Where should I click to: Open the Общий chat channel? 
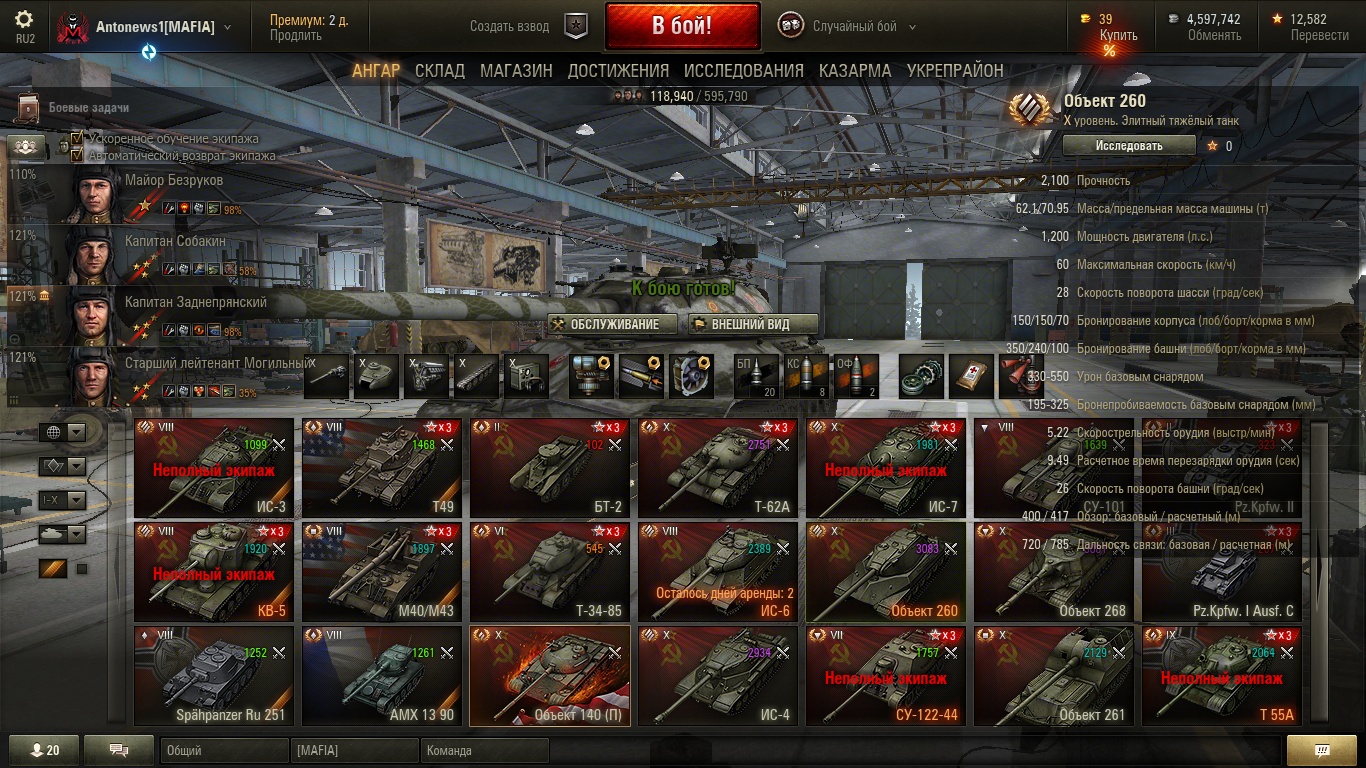[x=224, y=750]
